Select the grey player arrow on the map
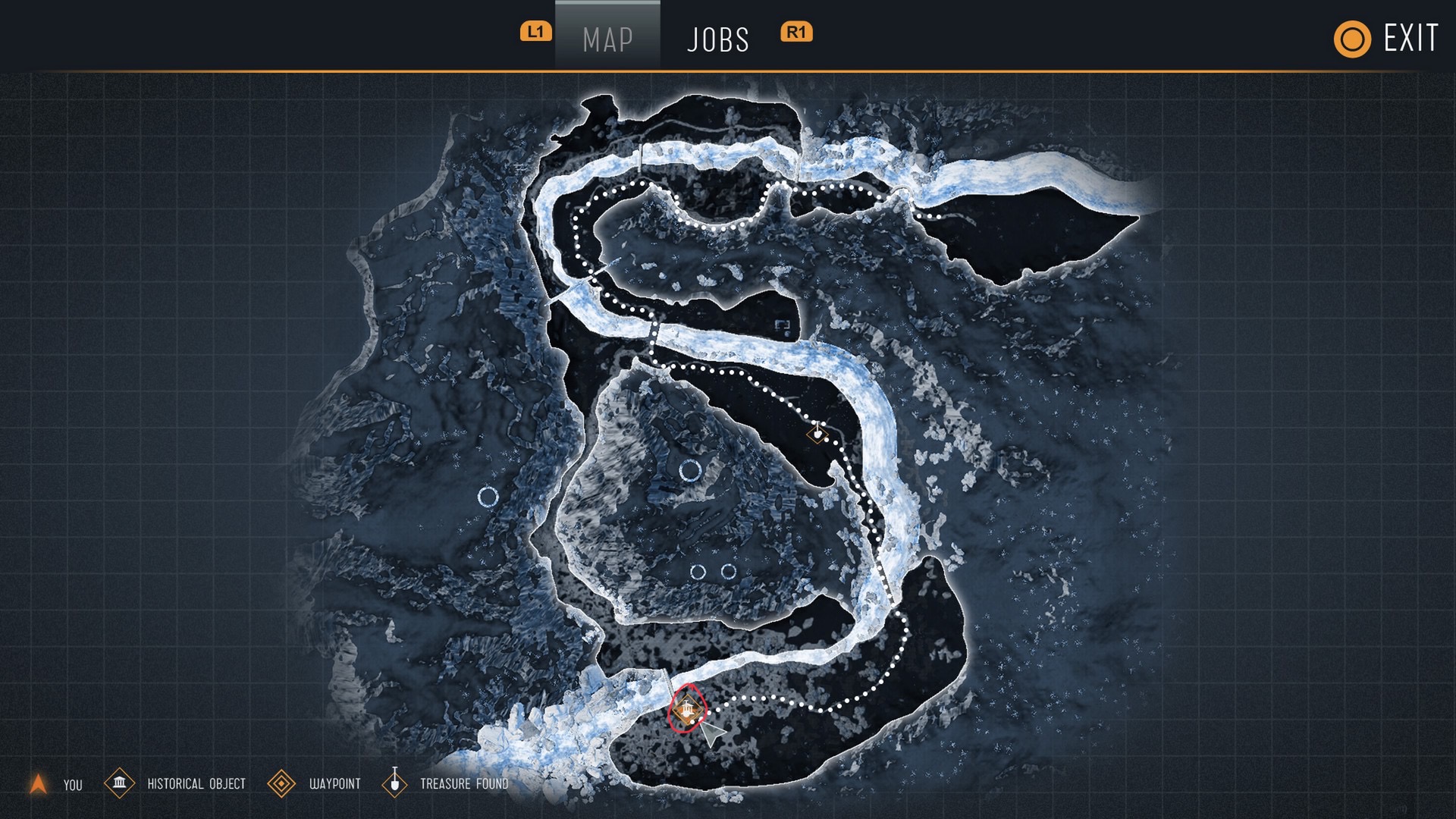1456x819 pixels. point(711,733)
